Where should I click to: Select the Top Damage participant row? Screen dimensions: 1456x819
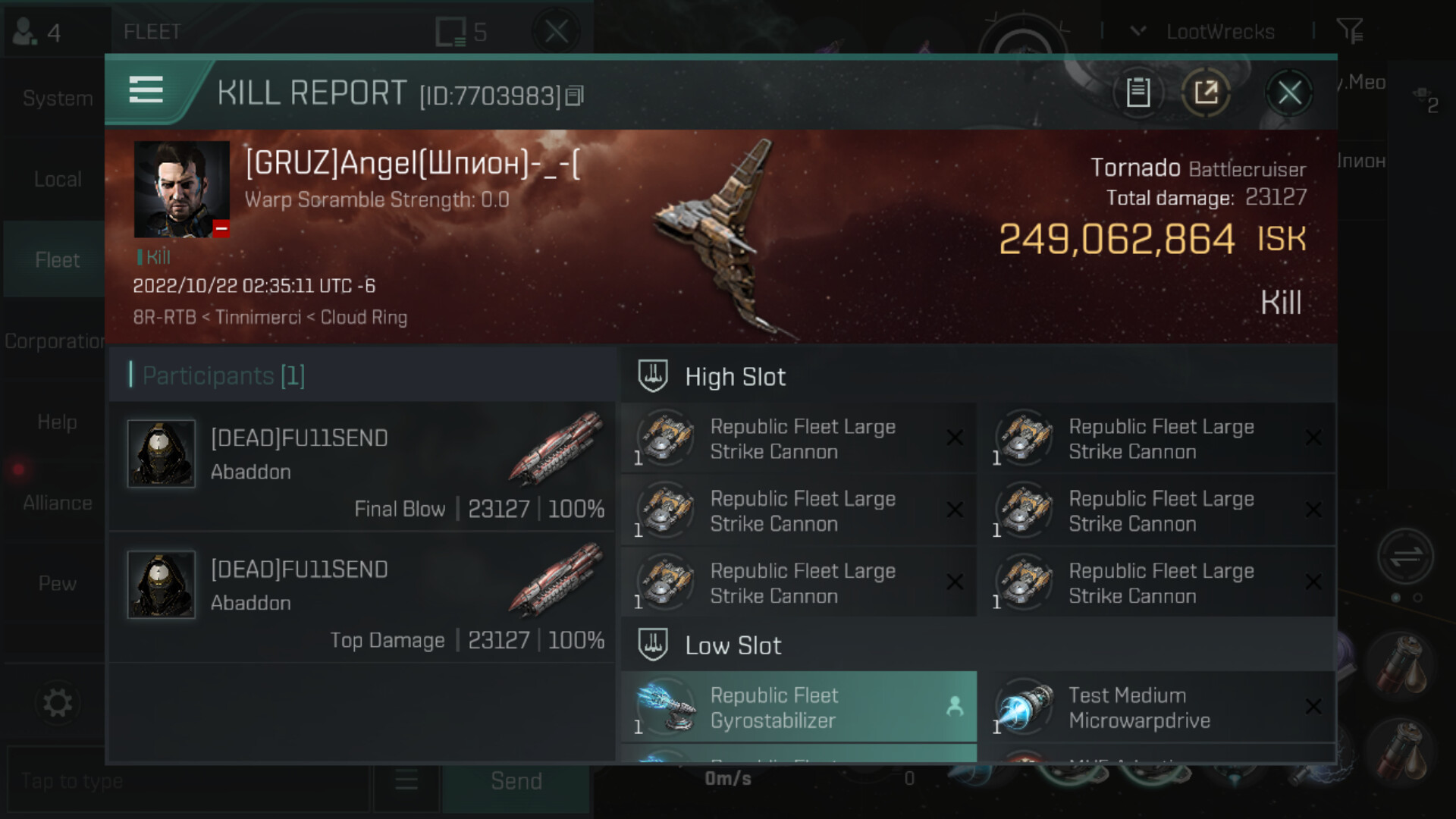[x=362, y=598]
